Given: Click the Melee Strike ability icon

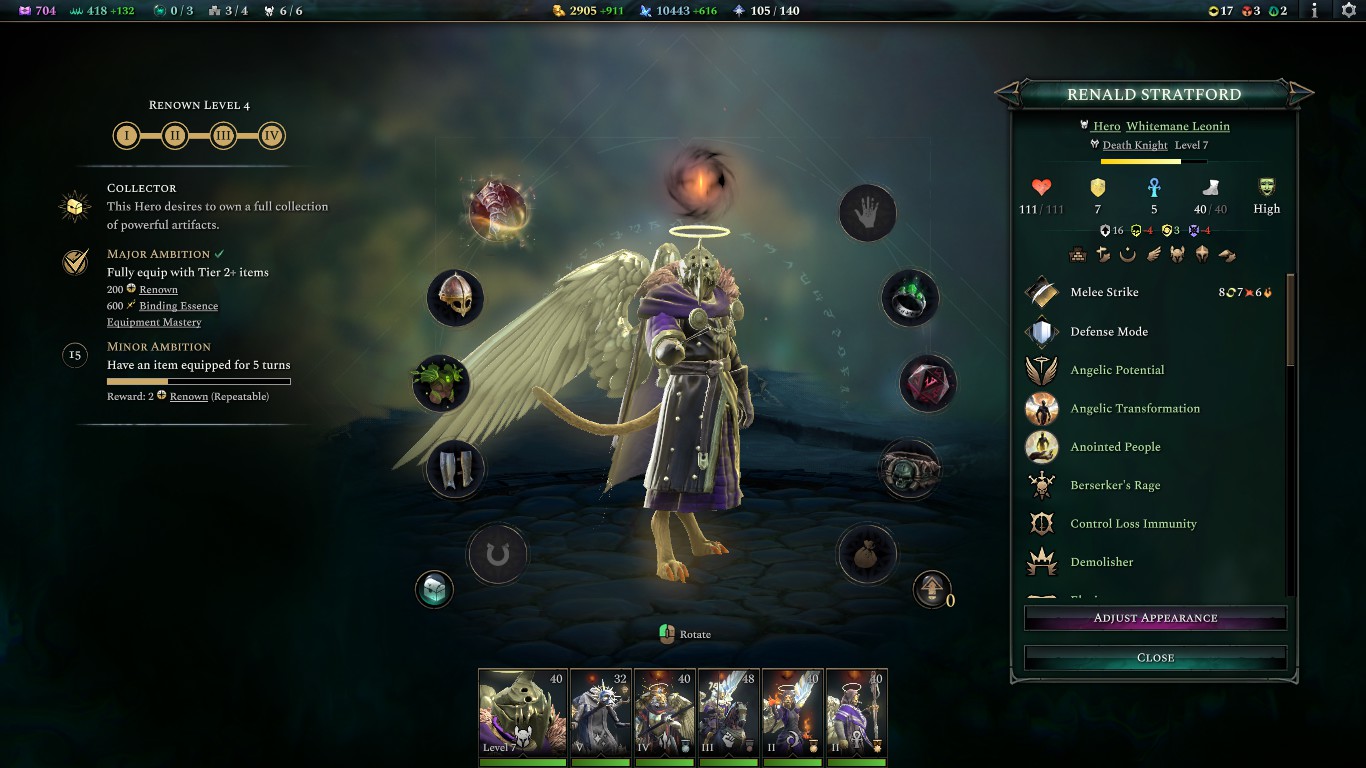Looking at the screenshot, I should click(1041, 291).
